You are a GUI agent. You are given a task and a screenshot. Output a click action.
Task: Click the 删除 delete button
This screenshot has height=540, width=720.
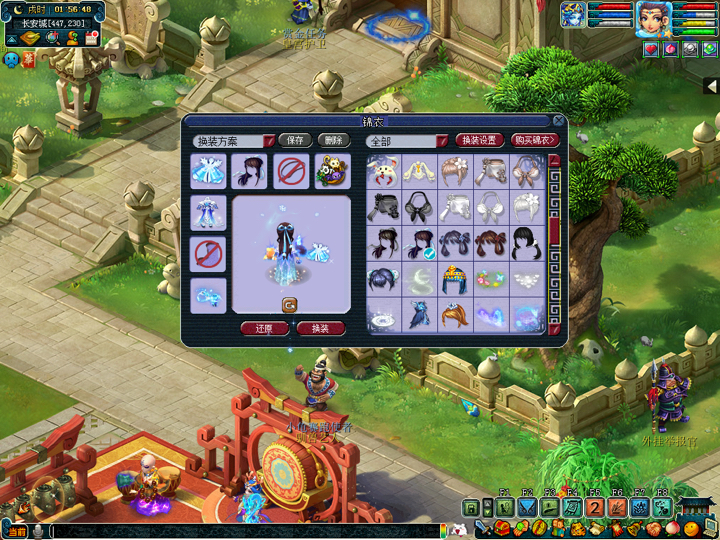click(x=332, y=141)
